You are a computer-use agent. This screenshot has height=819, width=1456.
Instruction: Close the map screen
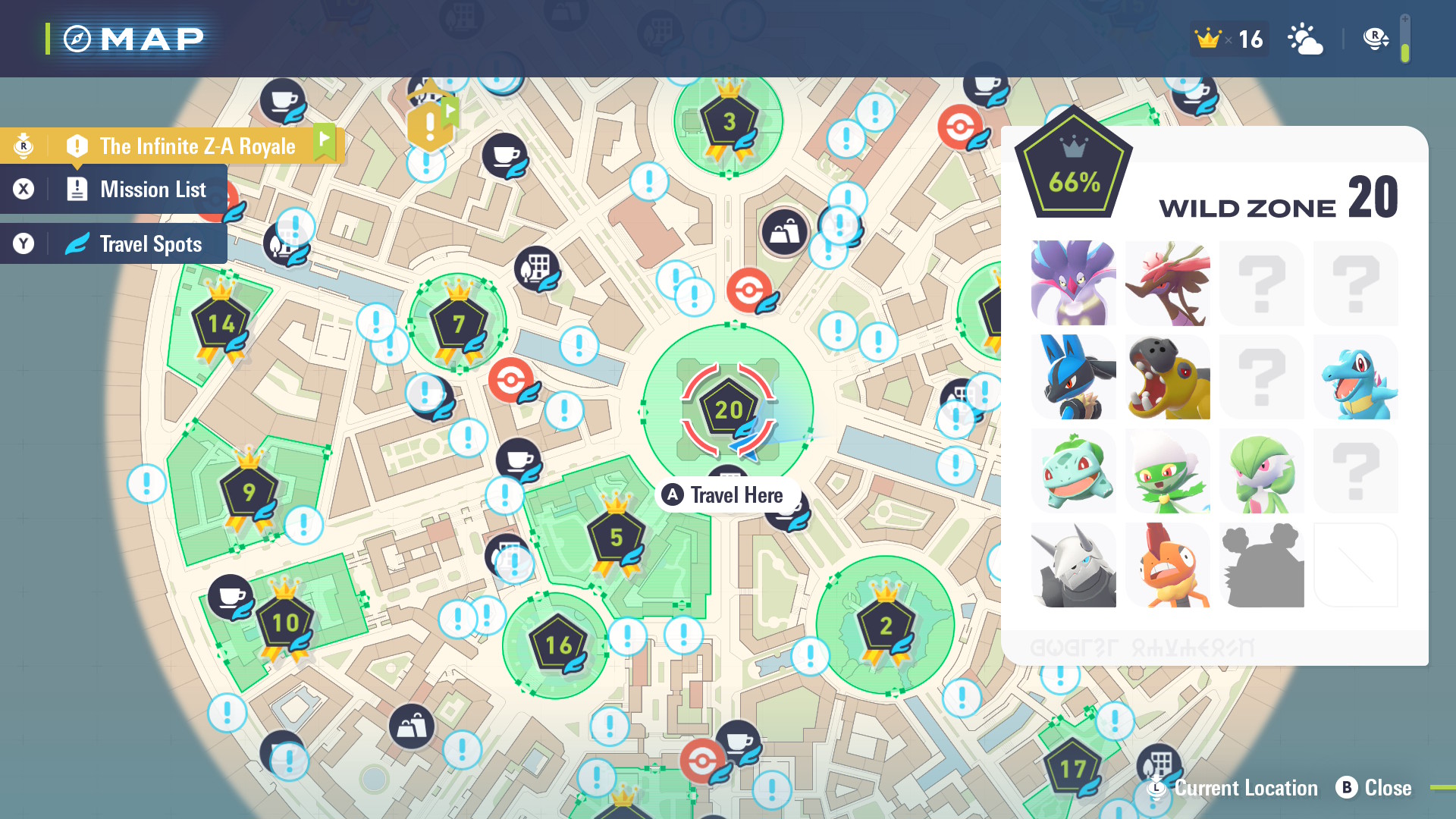1374,788
